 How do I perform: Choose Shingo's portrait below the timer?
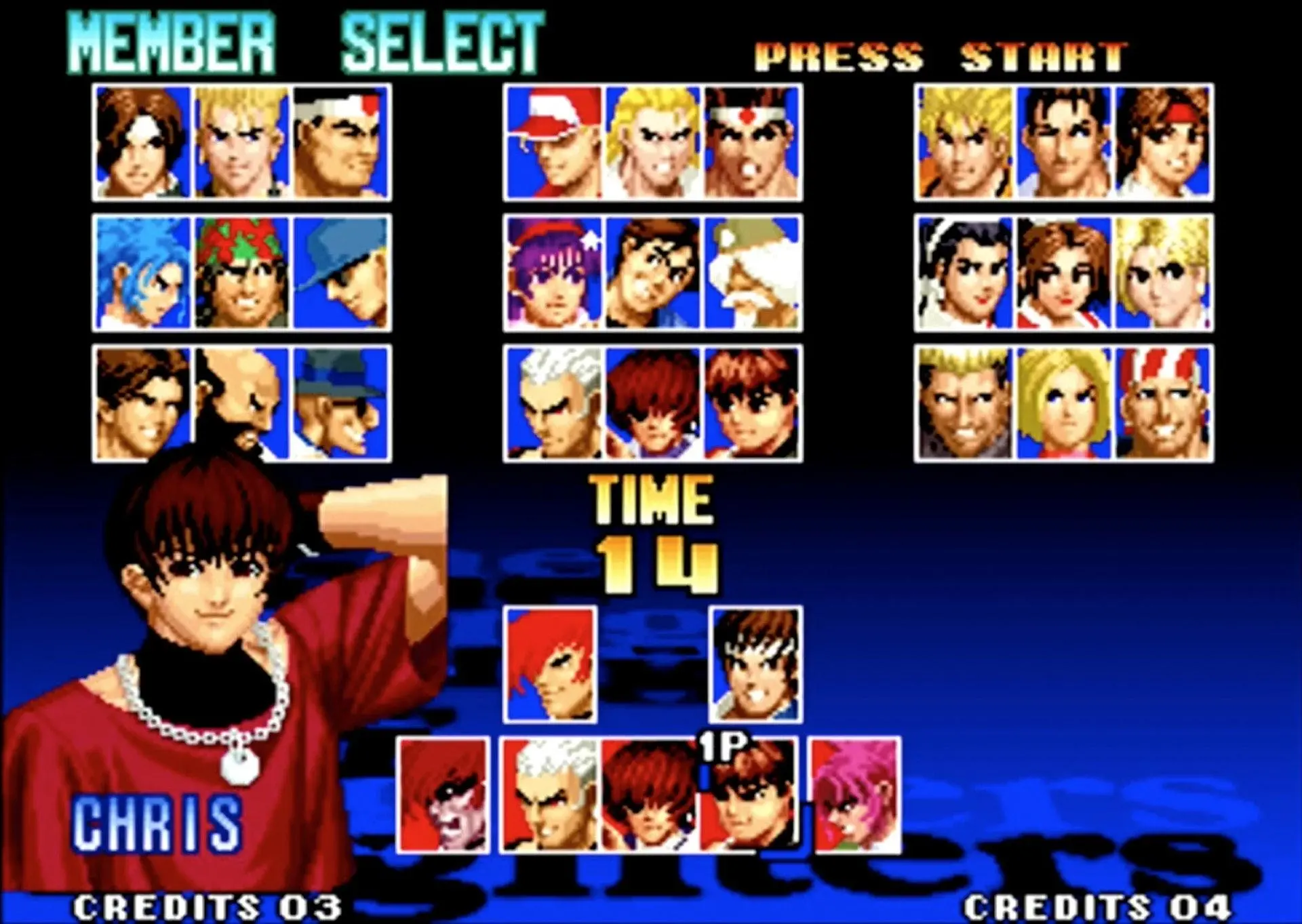pos(755,664)
